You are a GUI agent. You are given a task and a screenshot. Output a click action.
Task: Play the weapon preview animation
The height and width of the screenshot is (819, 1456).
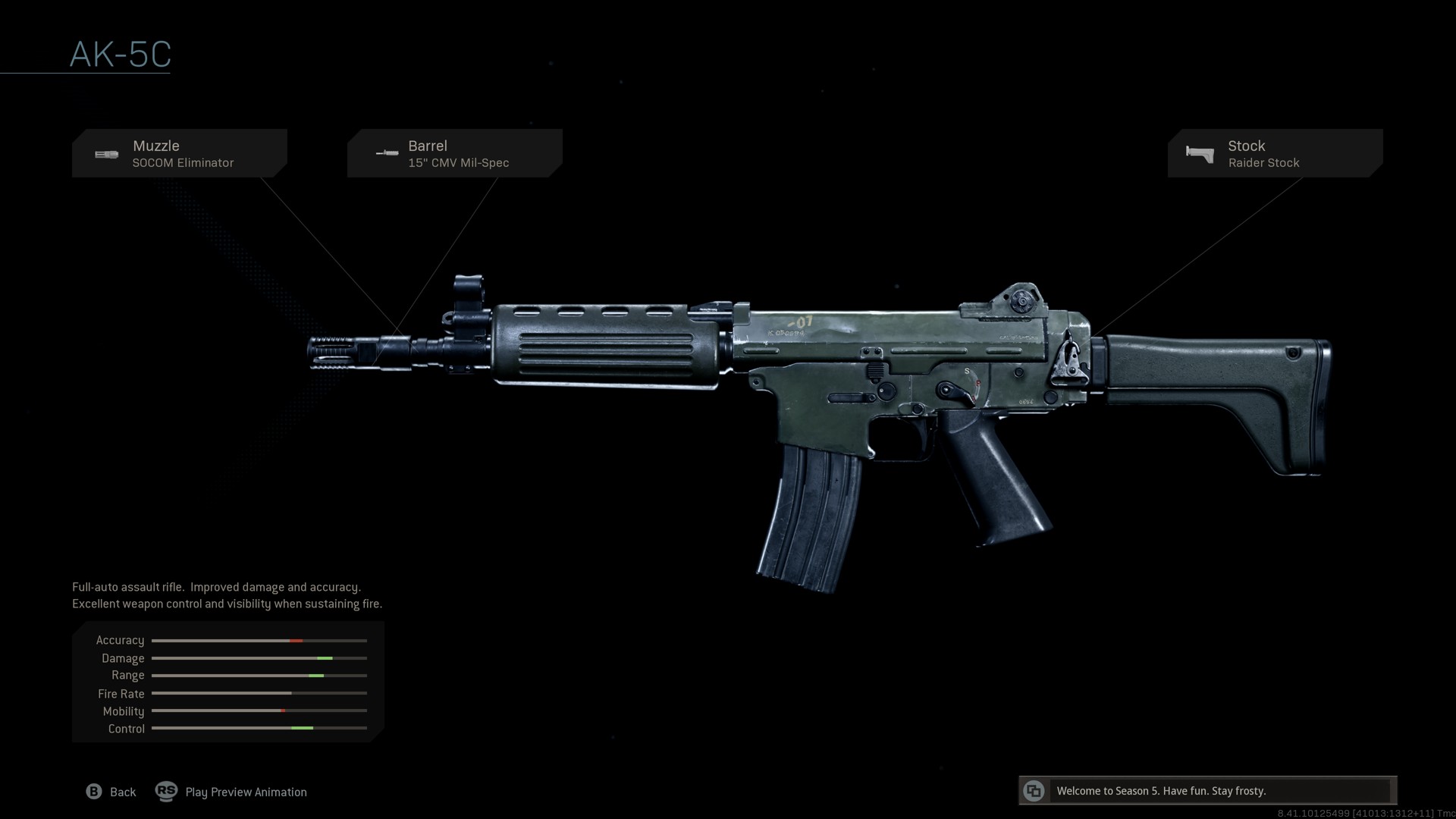pyautogui.click(x=231, y=792)
